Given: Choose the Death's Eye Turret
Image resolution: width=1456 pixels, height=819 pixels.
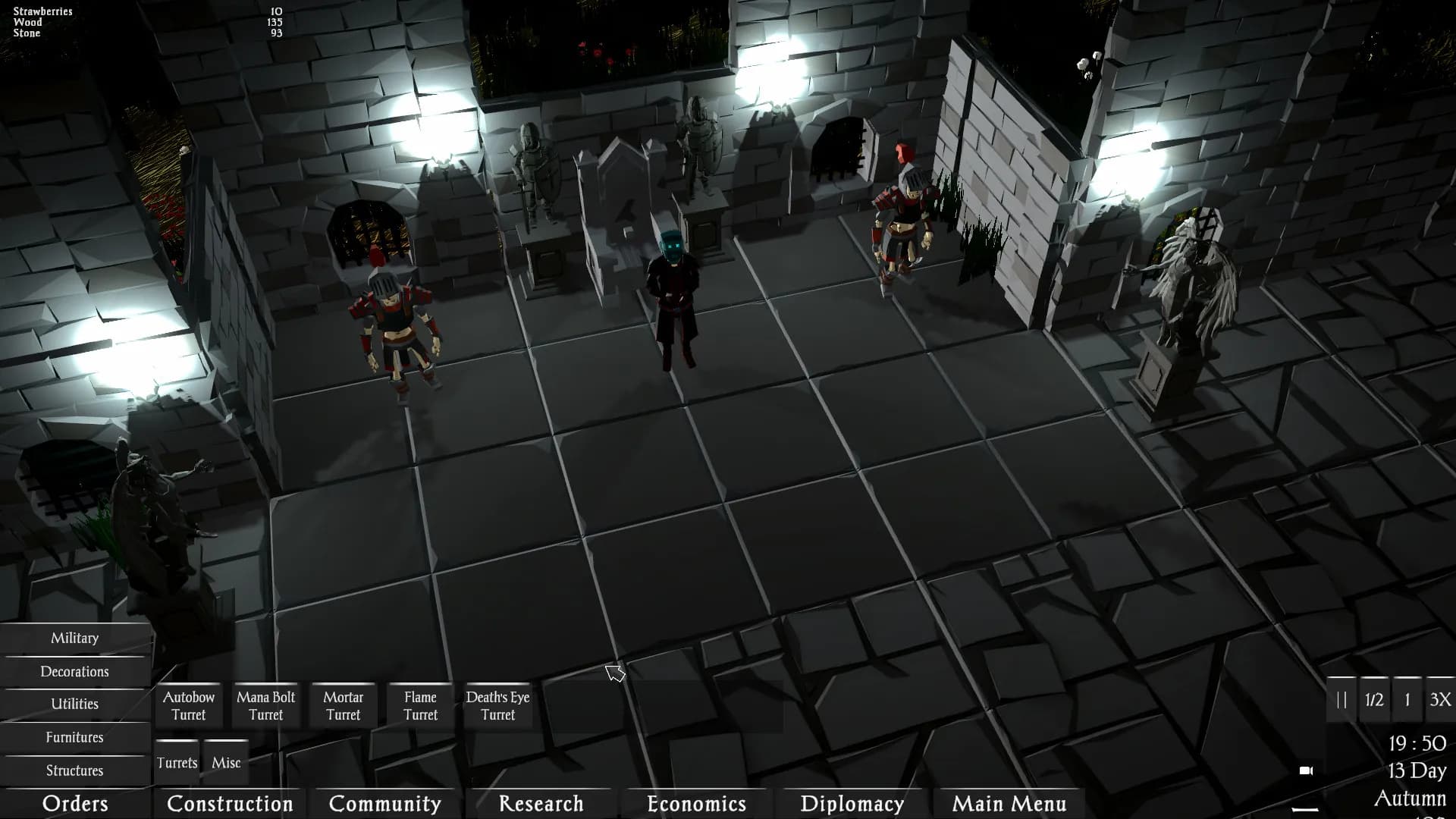Looking at the screenshot, I should 498,706.
